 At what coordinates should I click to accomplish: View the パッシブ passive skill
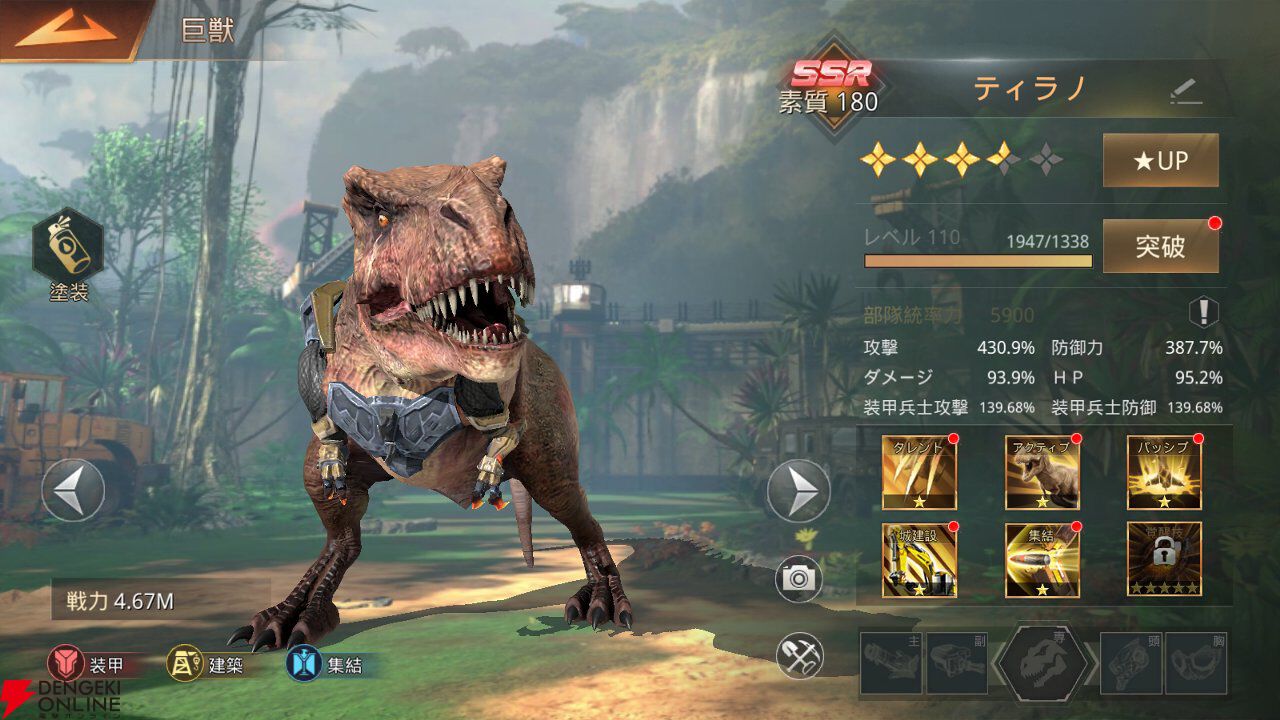(1164, 473)
